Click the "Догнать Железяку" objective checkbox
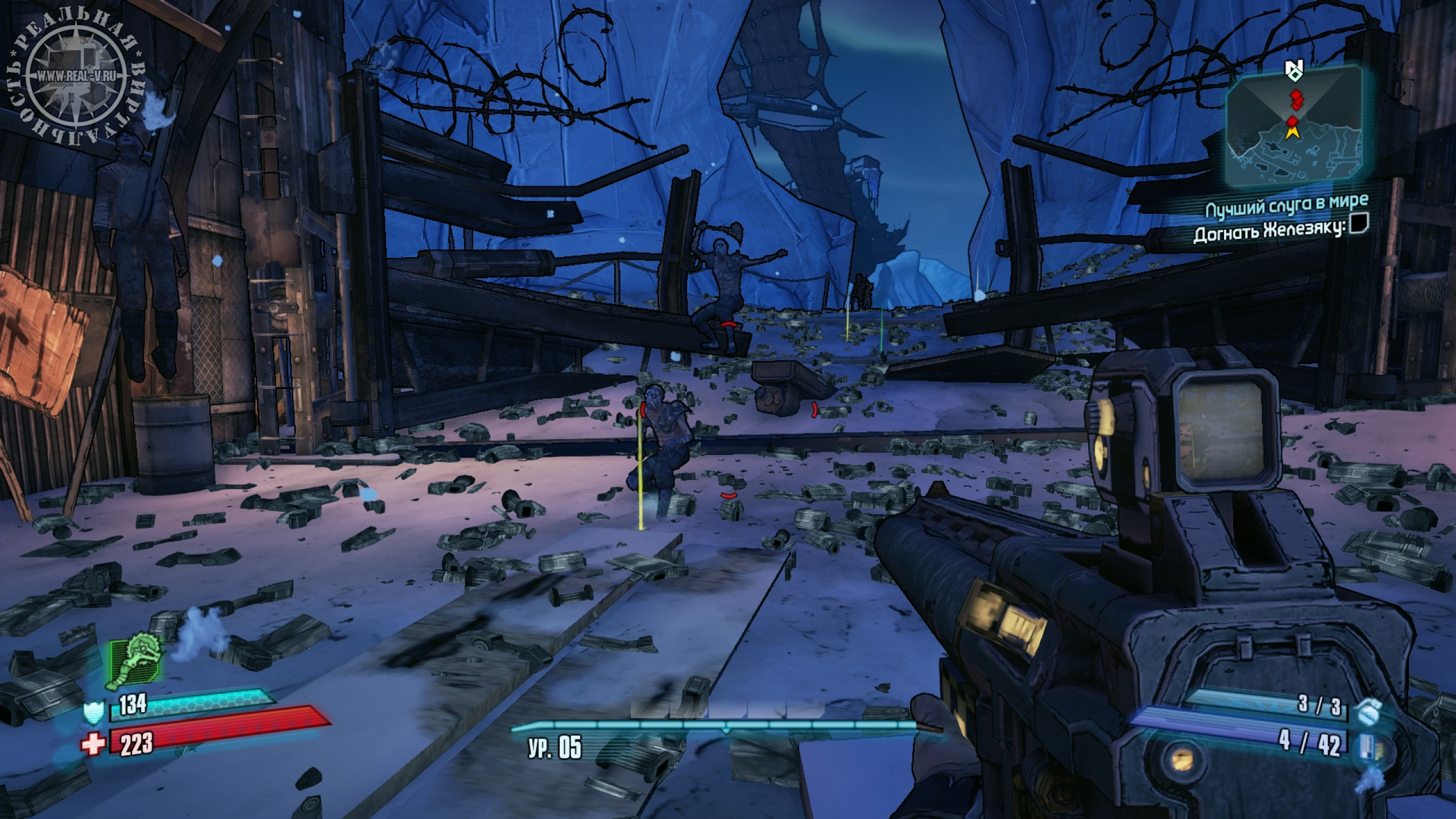 point(1359,225)
